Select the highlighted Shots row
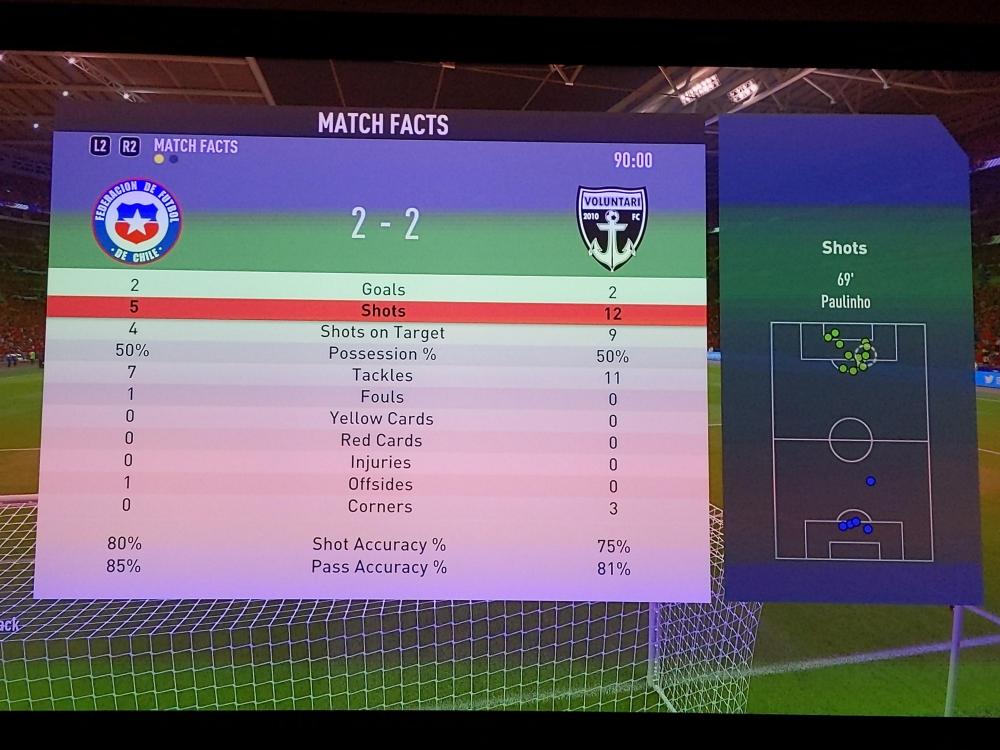Viewport: 1000px width, 750px height. (x=383, y=311)
